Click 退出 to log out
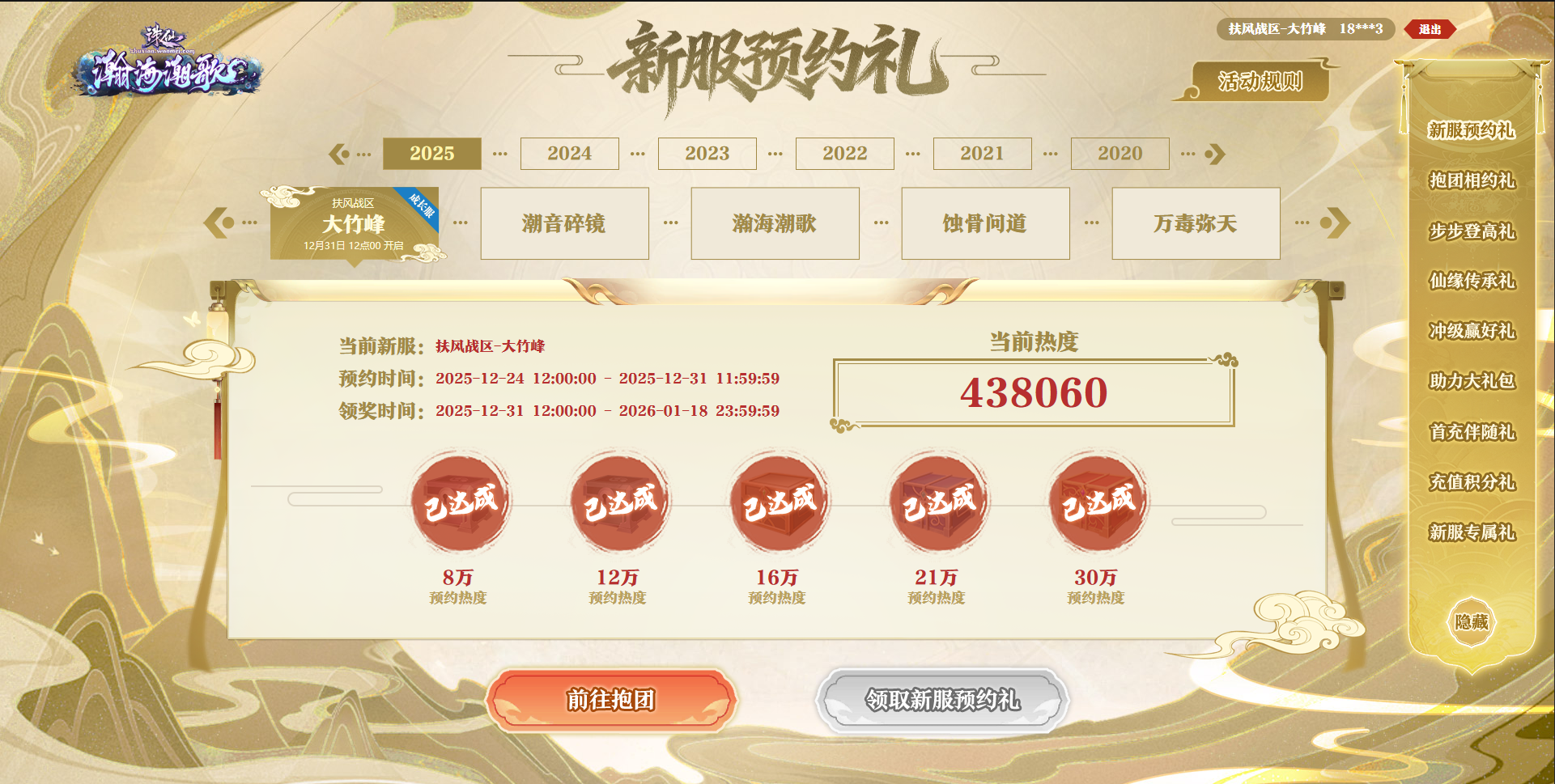Screen dimensions: 1555x784 tap(1430, 28)
